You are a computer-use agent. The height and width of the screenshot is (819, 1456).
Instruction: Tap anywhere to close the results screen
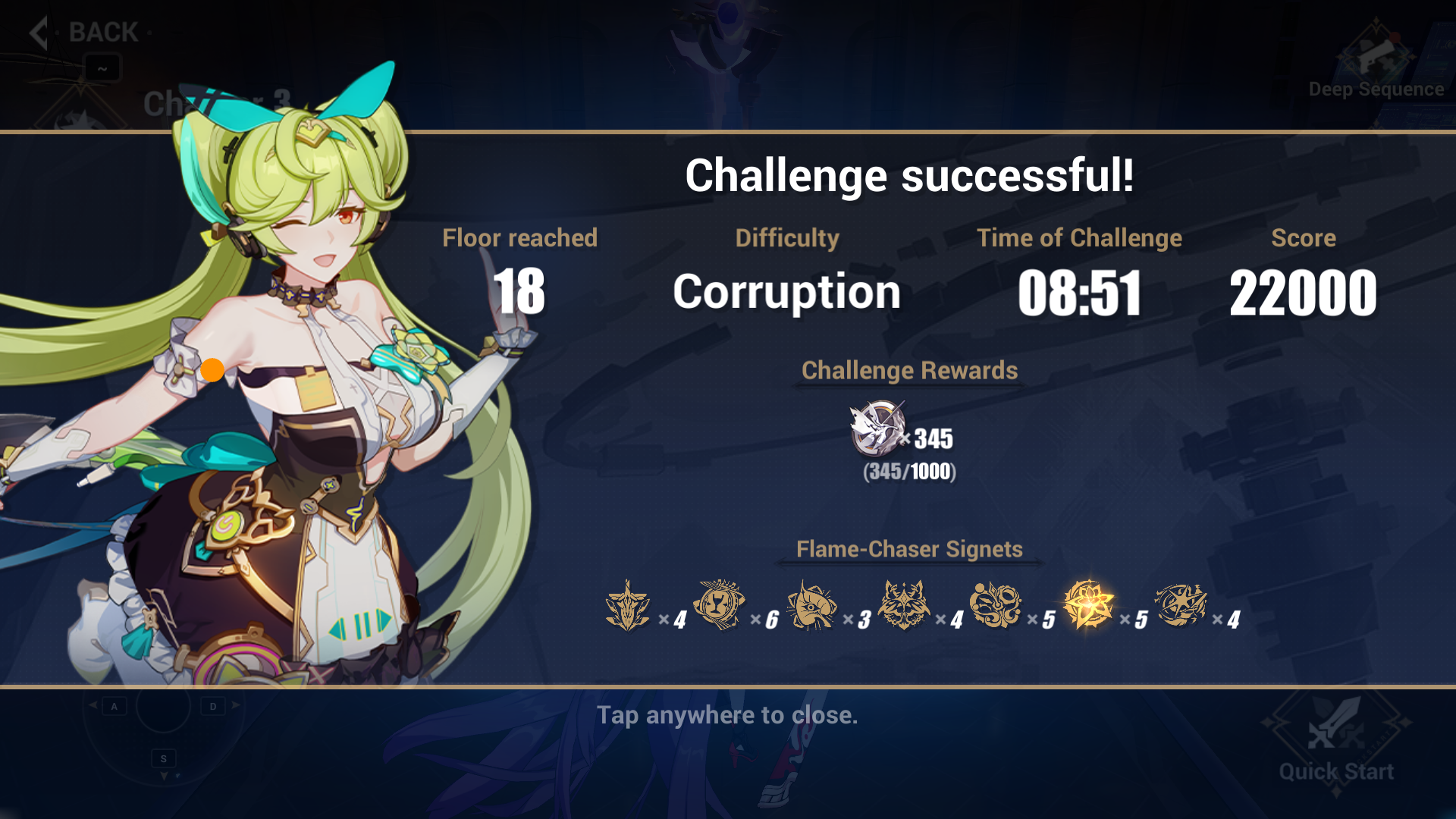[x=726, y=715]
